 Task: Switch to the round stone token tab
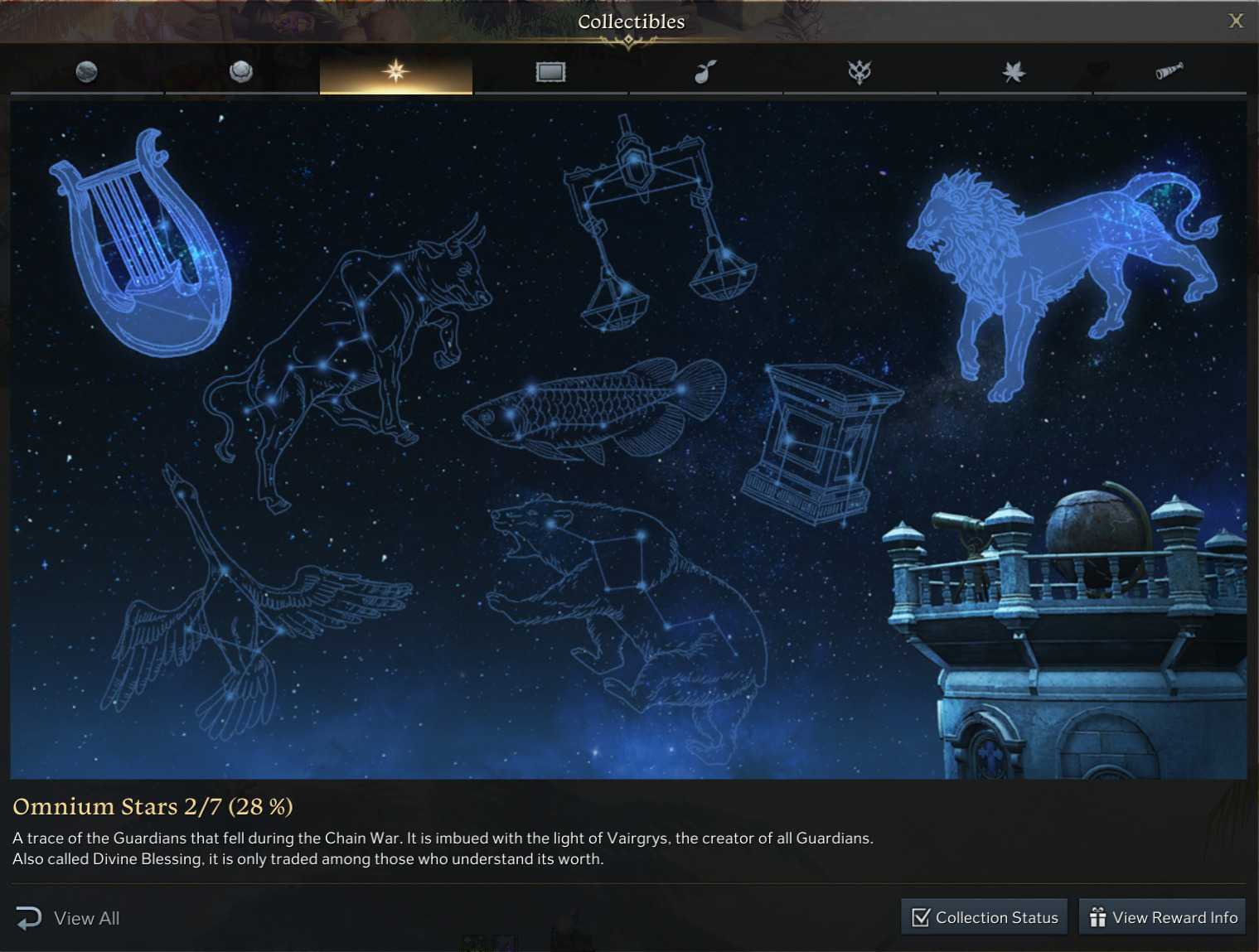click(86, 72)
